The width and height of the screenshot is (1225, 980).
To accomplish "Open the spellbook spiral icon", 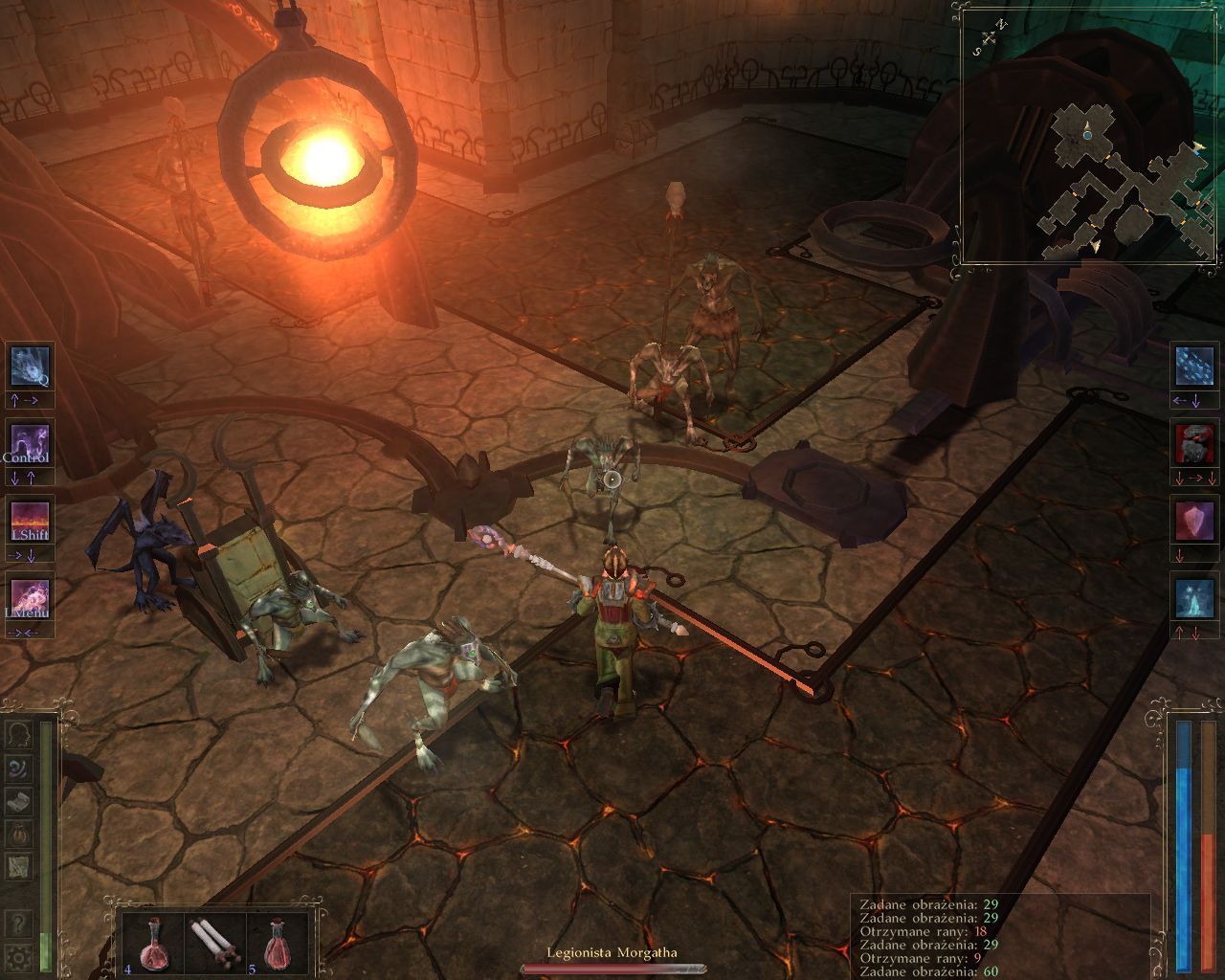I will coord(21,768).
